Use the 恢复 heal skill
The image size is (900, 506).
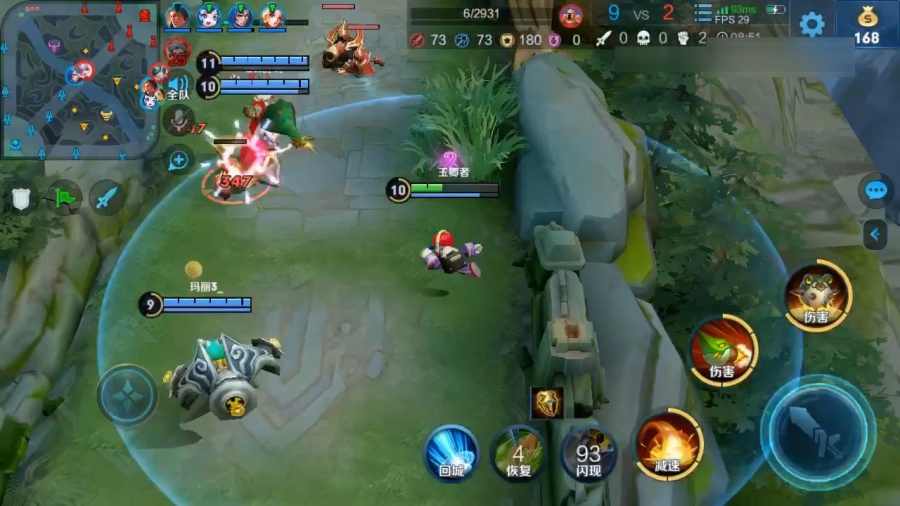tap(517, 453)
